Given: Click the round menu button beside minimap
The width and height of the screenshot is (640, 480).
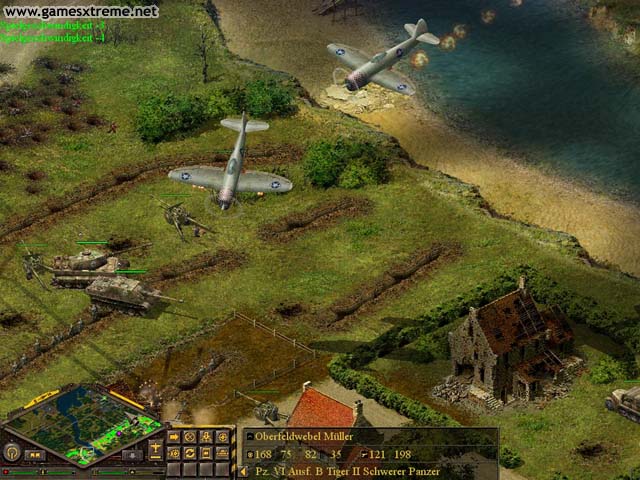Looking at the screenshot, I should coord(11,452).
